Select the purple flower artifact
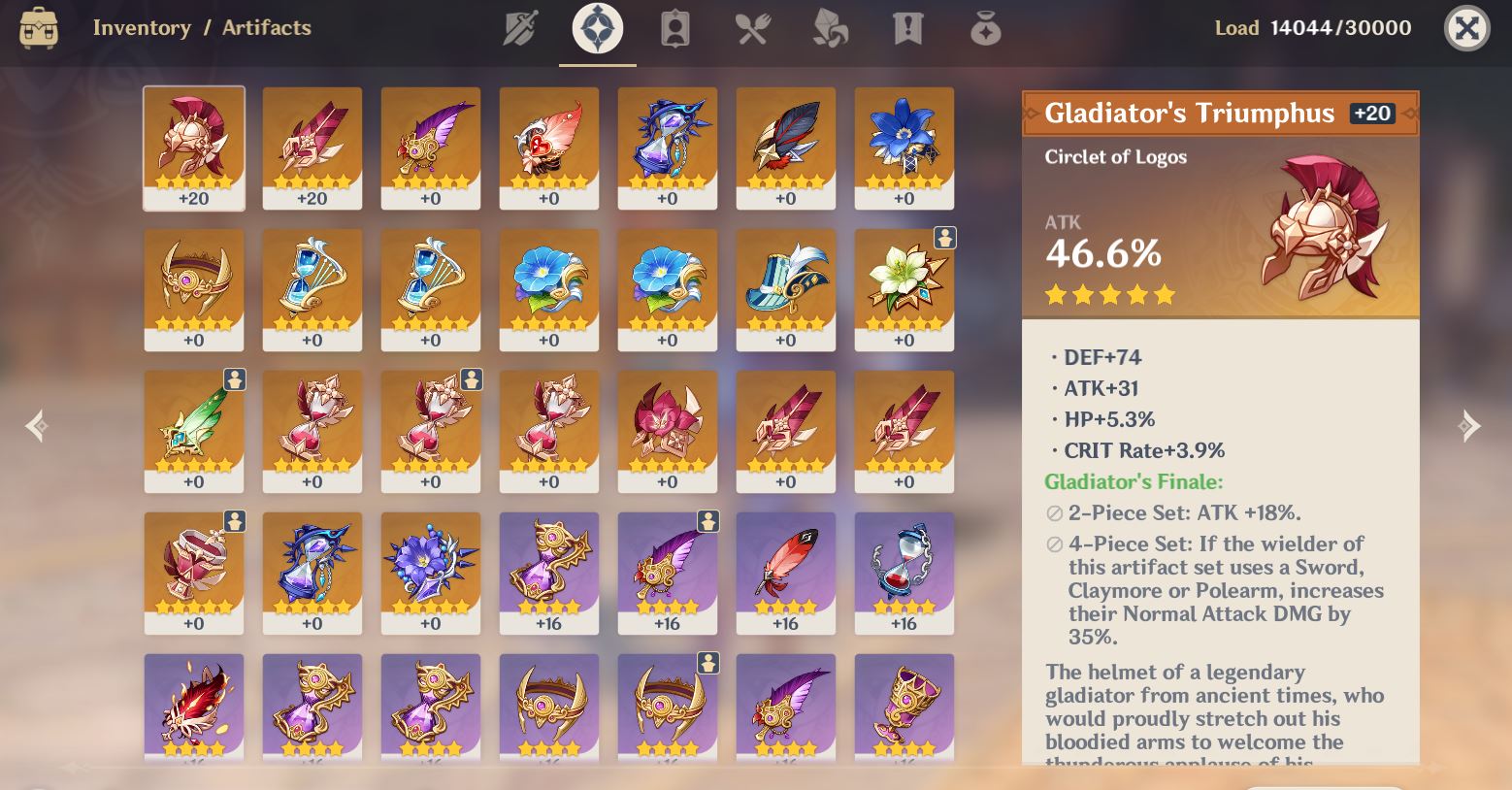 tap(430, 573)
